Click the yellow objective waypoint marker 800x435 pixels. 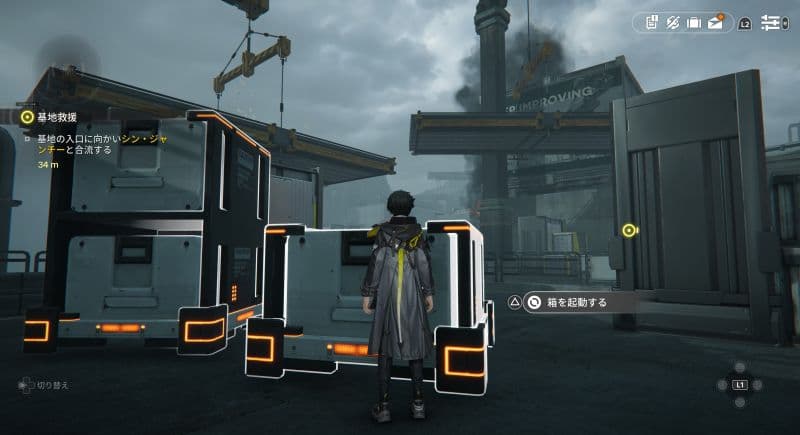[x=628, y=230]
